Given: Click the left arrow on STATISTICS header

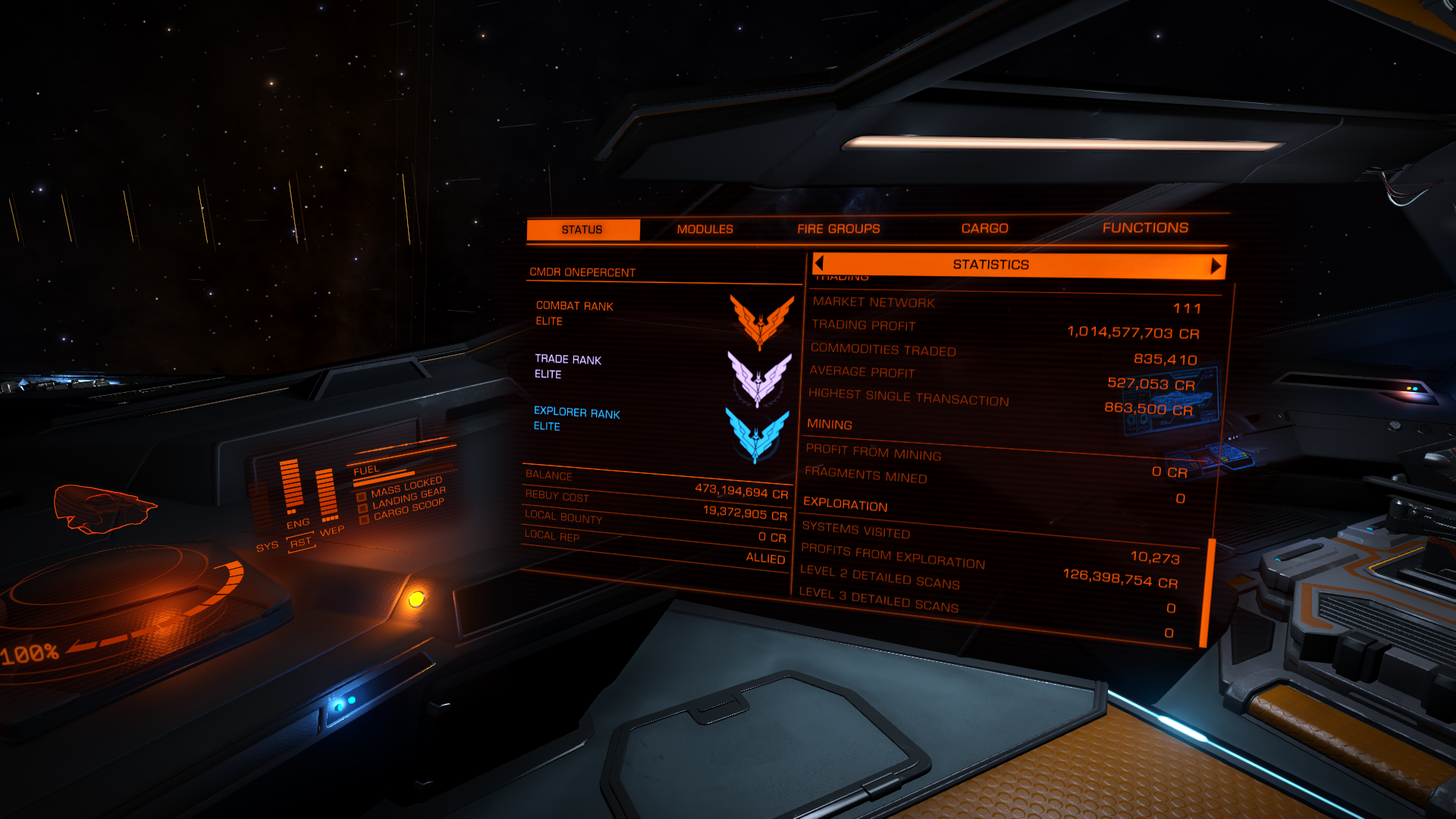Looking at the screenshot, I should 817,265.
